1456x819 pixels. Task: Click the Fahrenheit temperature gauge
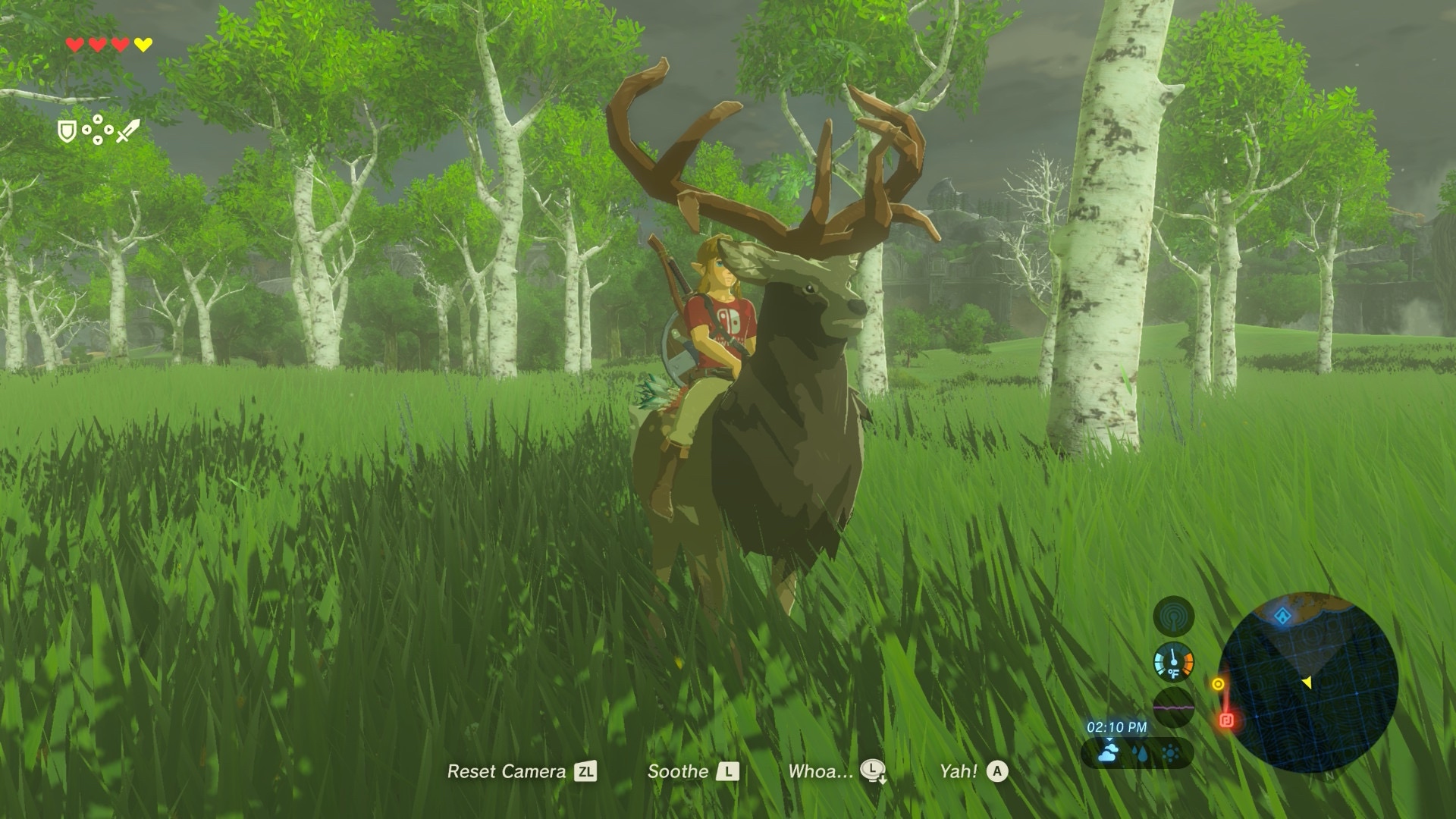point(1173,663)
